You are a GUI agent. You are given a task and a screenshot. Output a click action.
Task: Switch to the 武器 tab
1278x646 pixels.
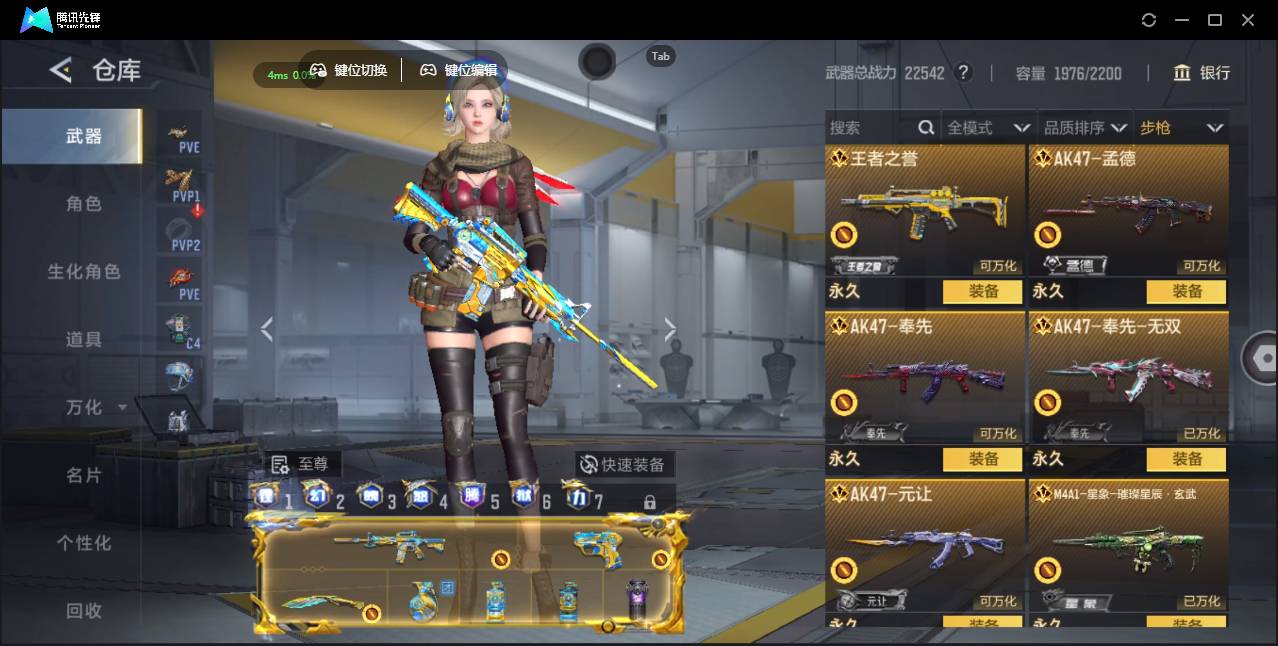coord(83,136)
